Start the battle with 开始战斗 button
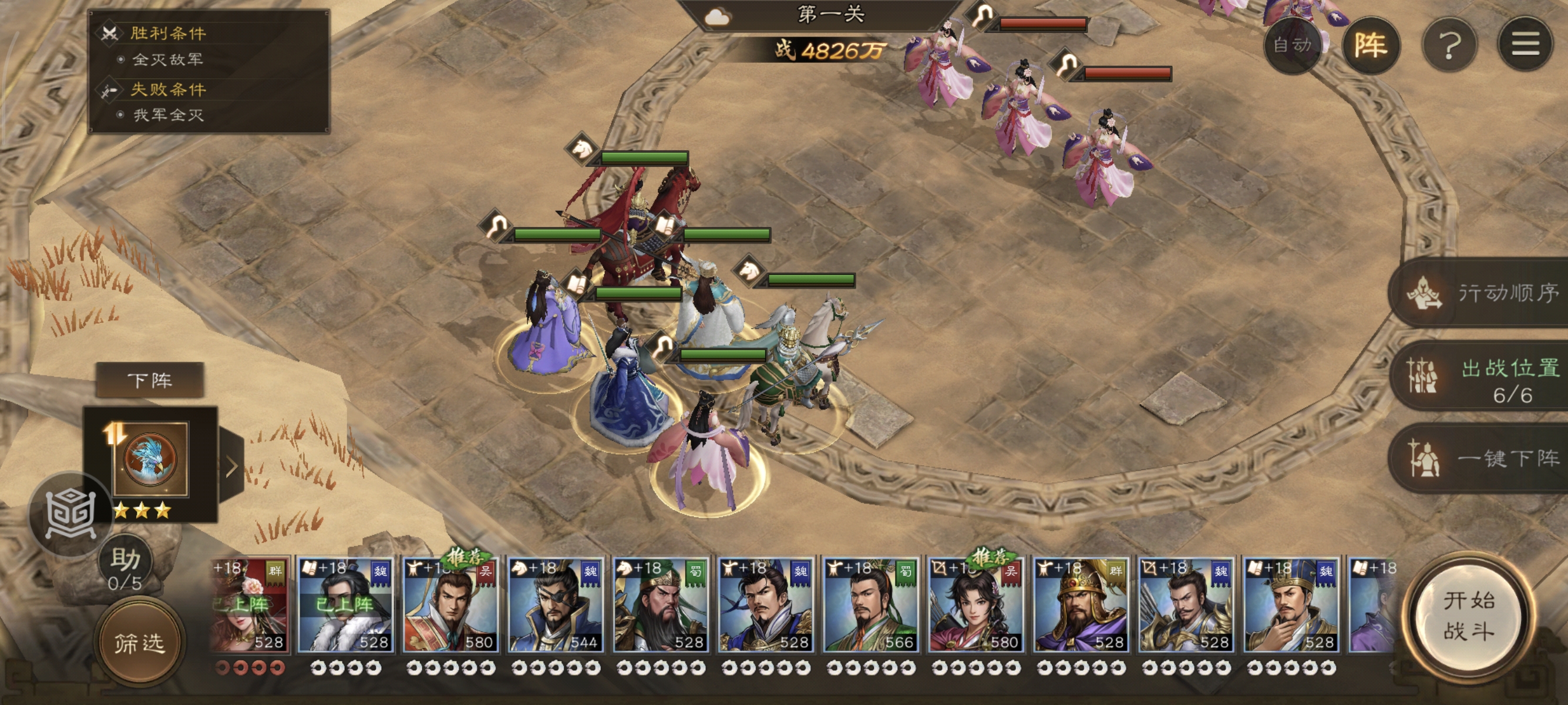Screen dimensions: 1568x705 [x=1468, y=616]
